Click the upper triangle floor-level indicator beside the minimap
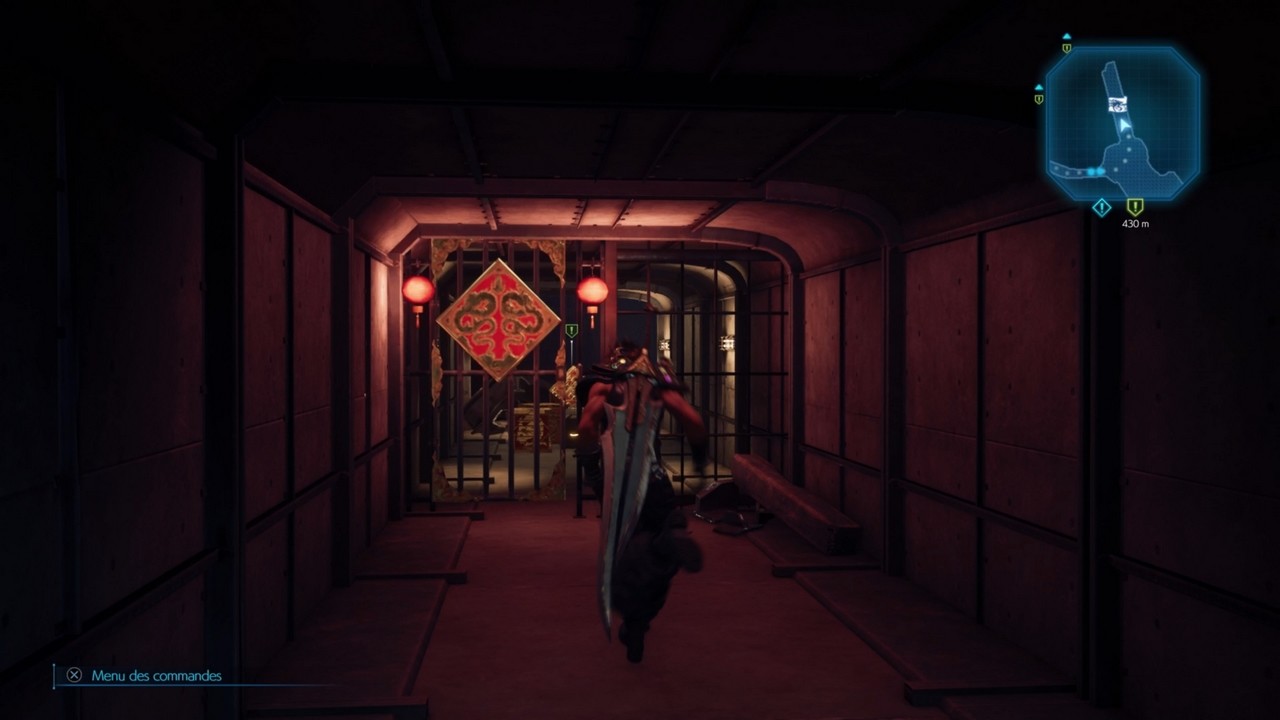 pos(1066,36)
